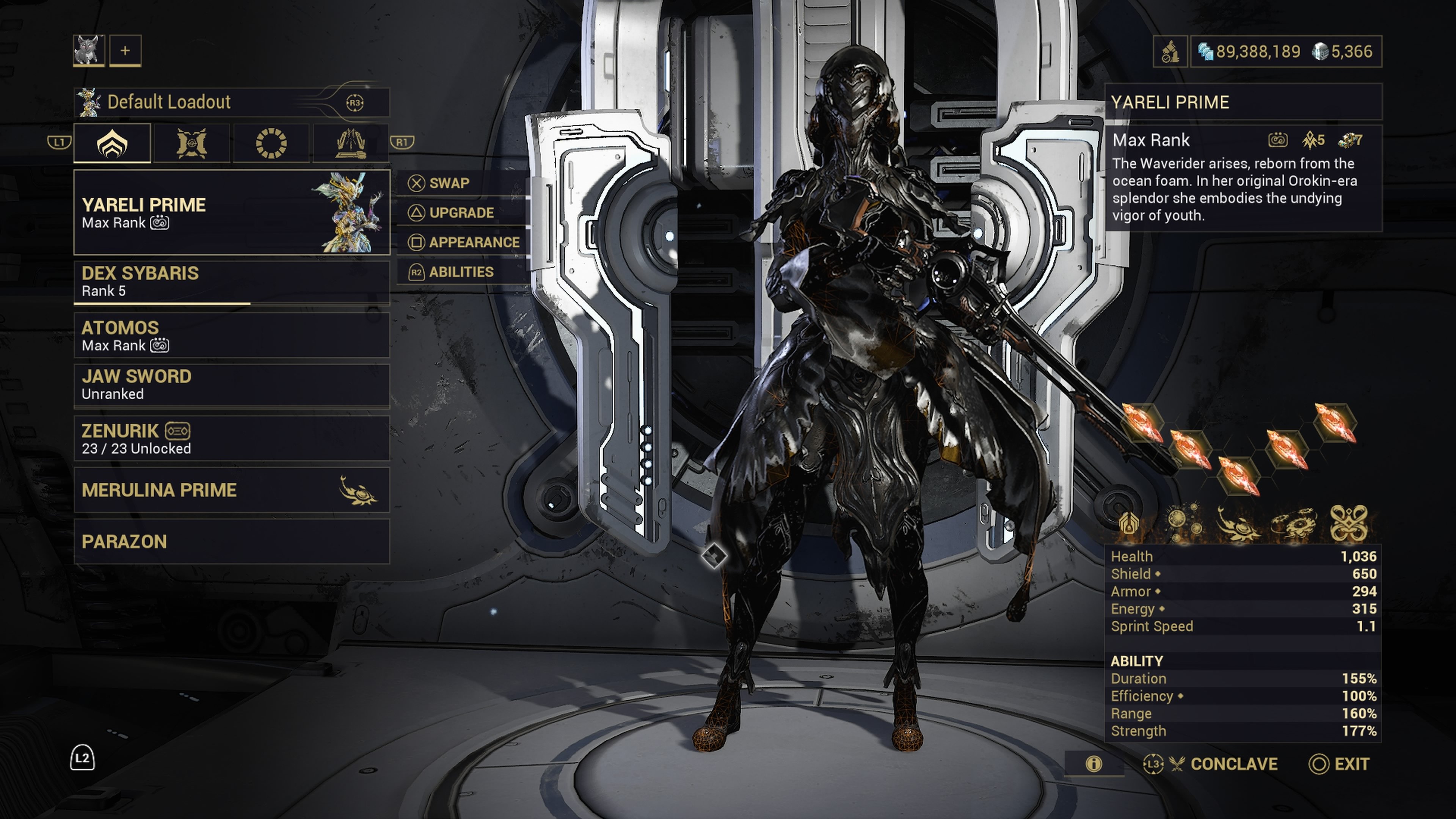The image size is (1456, 819).
Task: View the warframe Abilities
Action: pyautogui.click(x=461, y=272)
